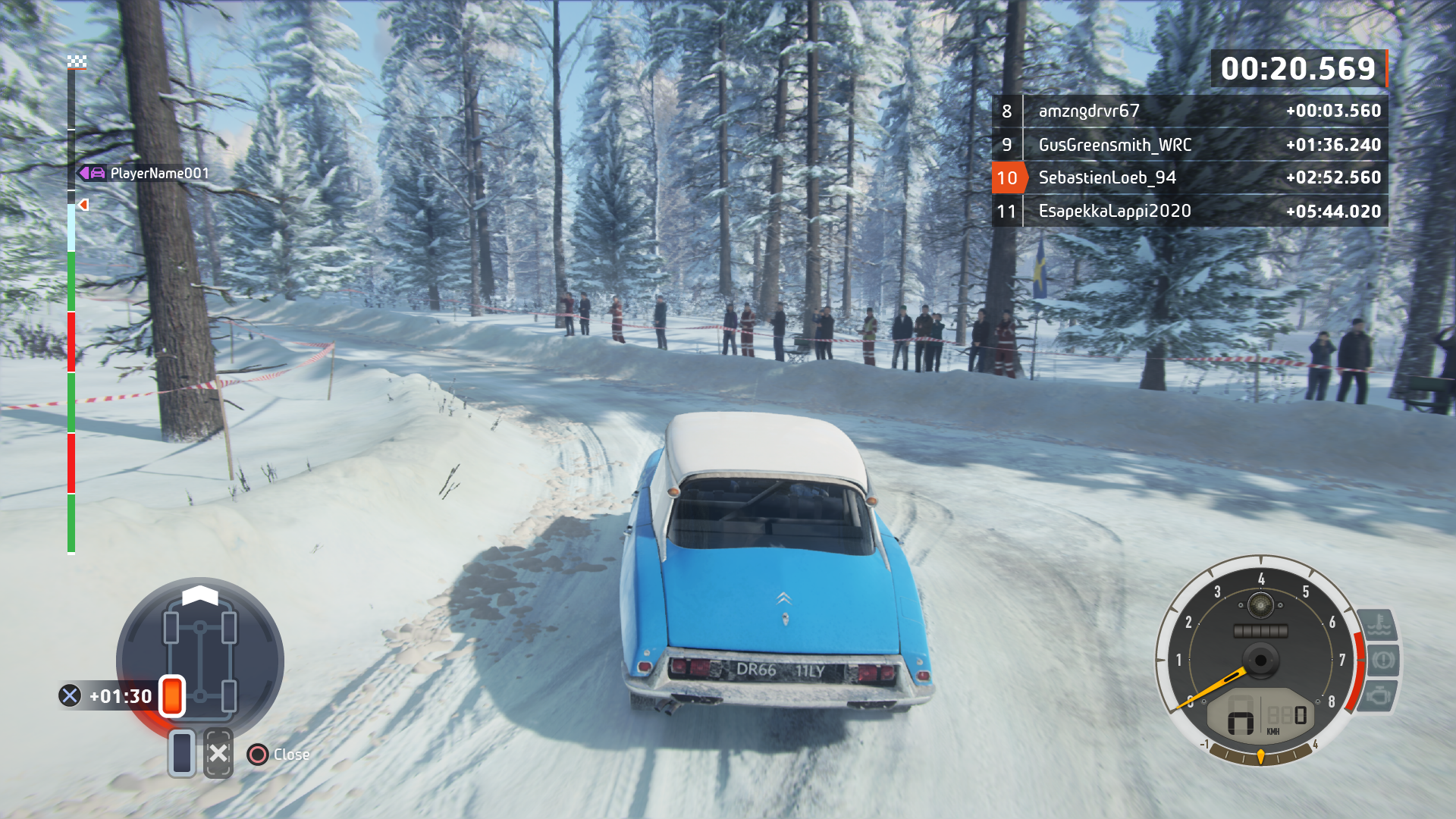Select the brake warning indicator icon

click(1382, 660)
